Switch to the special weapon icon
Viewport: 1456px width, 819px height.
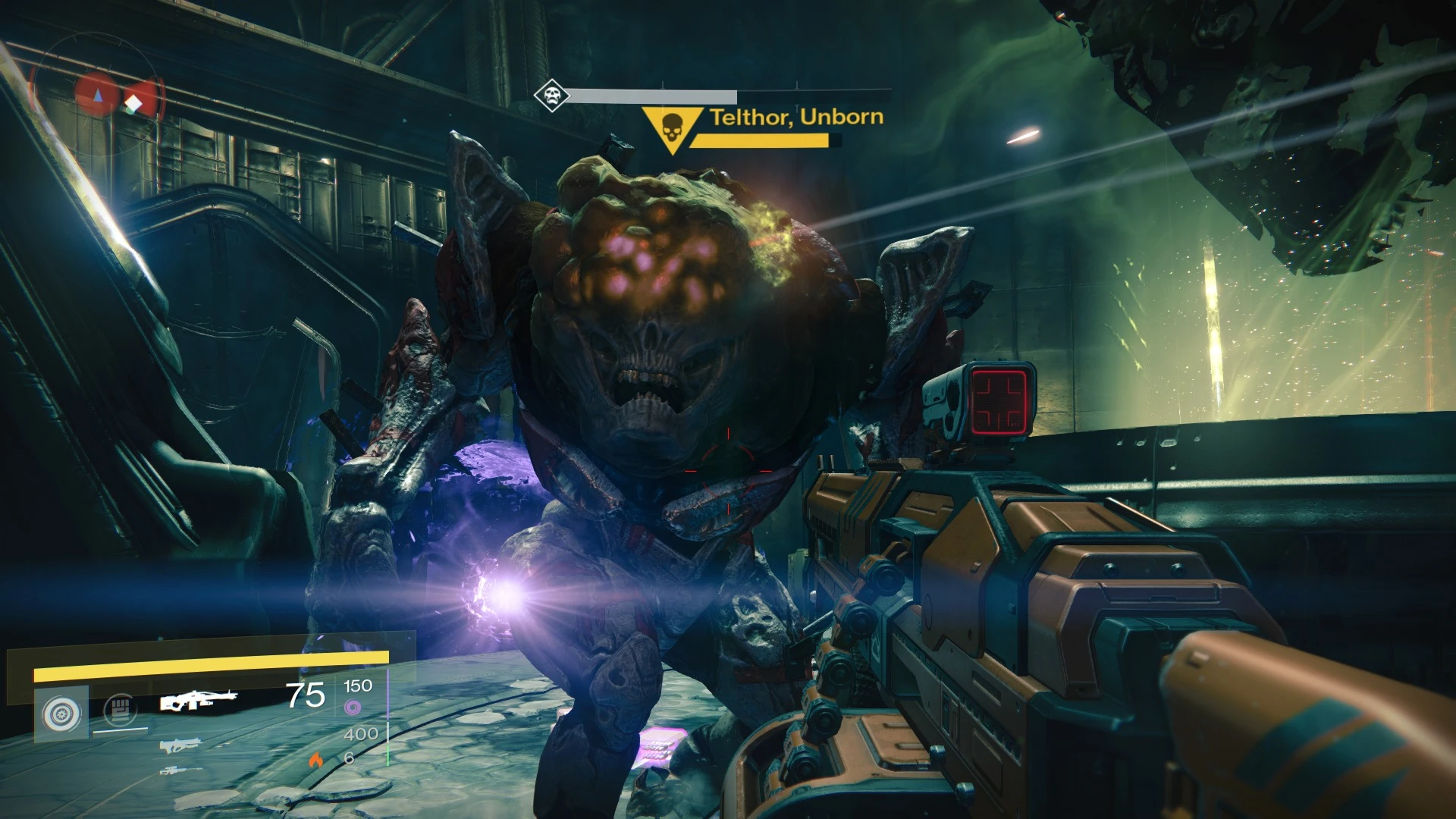coord(180,746)
